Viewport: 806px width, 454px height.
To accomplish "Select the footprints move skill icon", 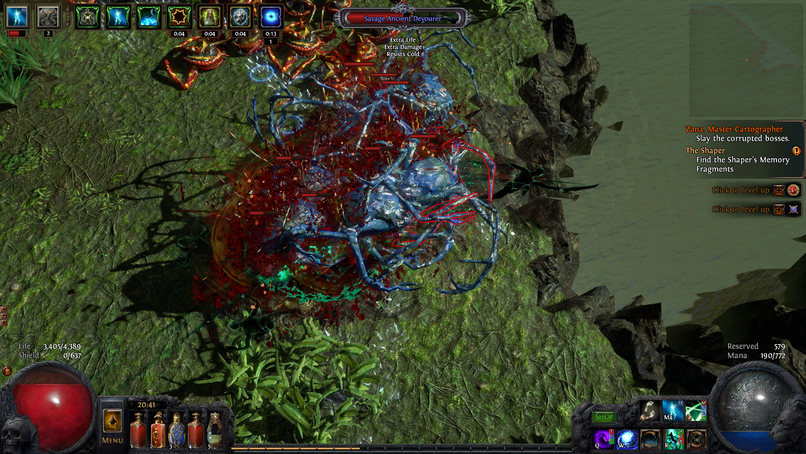I will (x=650, y=411).
